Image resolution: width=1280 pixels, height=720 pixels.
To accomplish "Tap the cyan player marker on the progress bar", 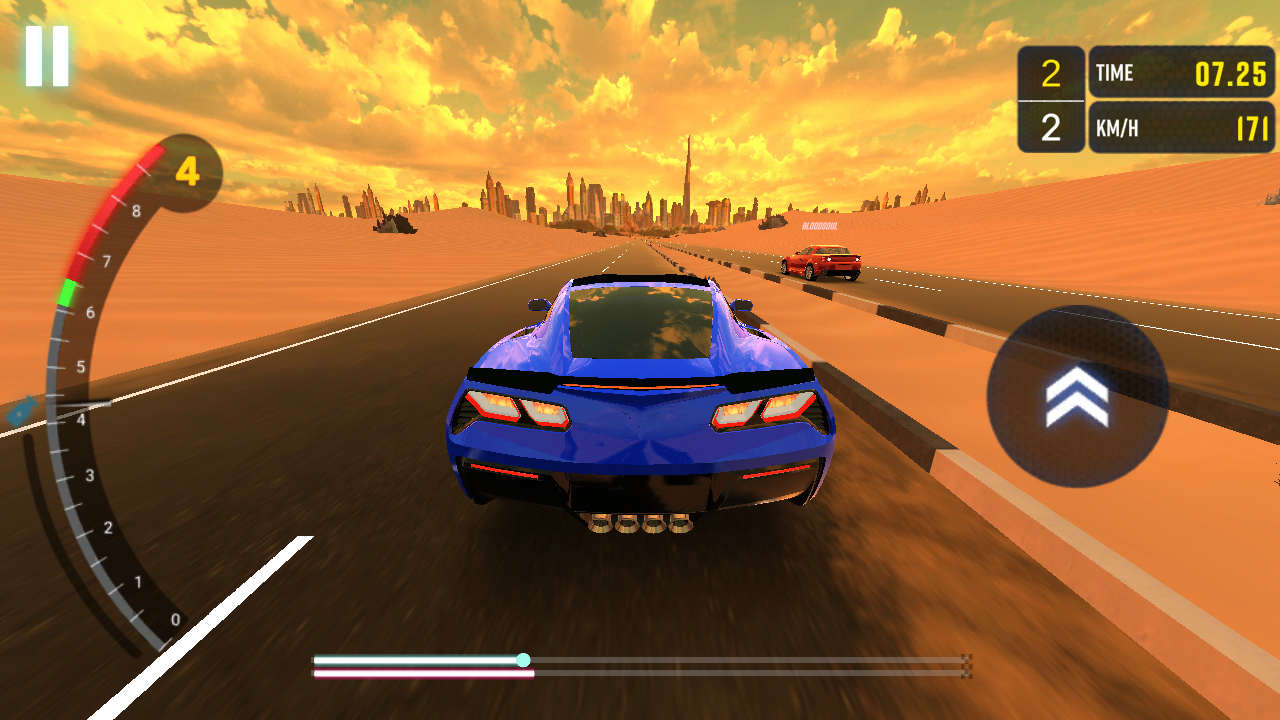I will pyautogui.click(x=524, y=658).
